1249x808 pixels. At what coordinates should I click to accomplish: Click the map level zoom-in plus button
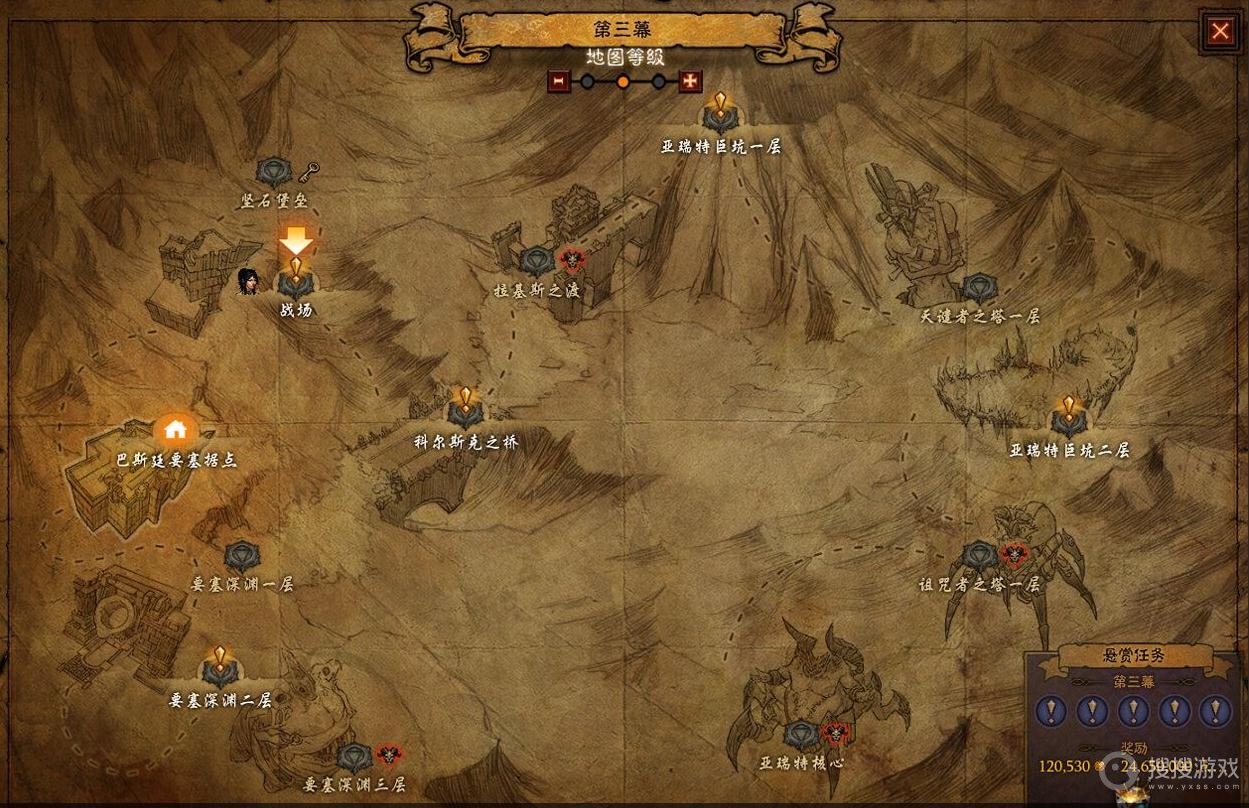click(x=690, y=81)
